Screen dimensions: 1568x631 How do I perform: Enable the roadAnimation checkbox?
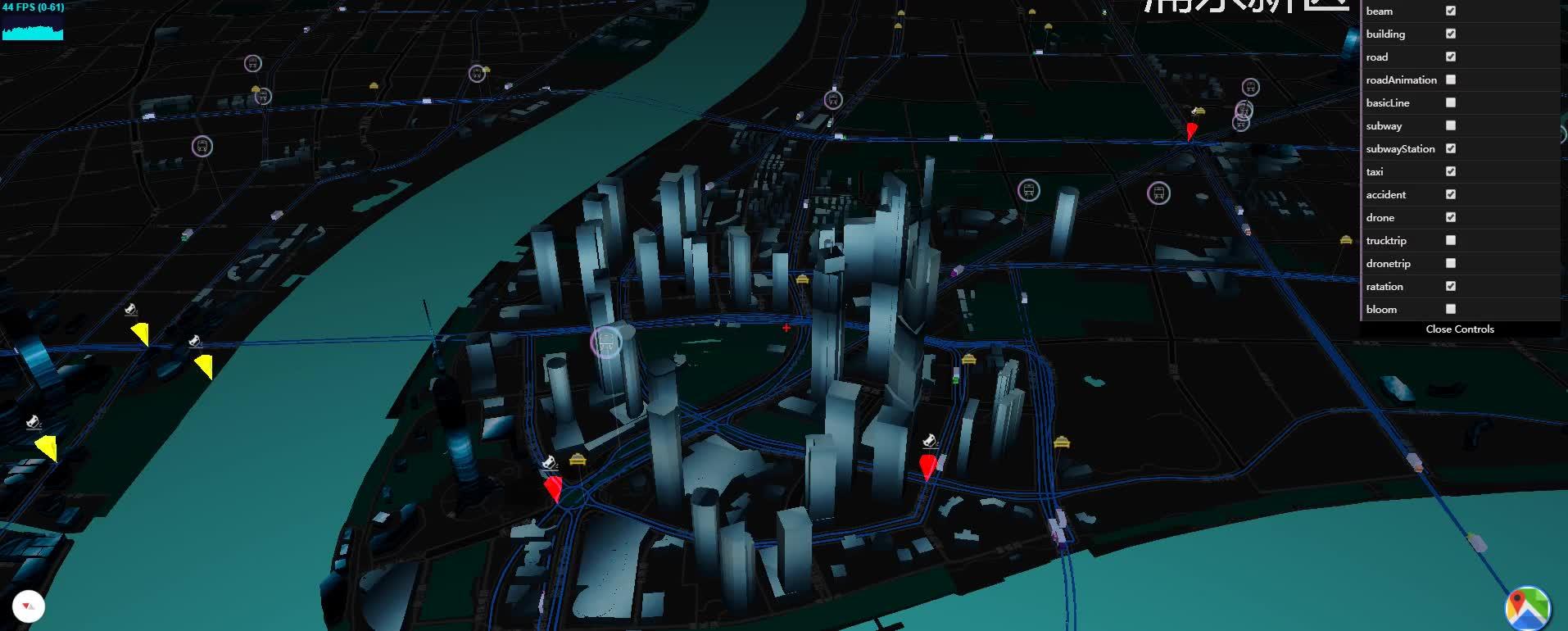tap(1451, 79)
